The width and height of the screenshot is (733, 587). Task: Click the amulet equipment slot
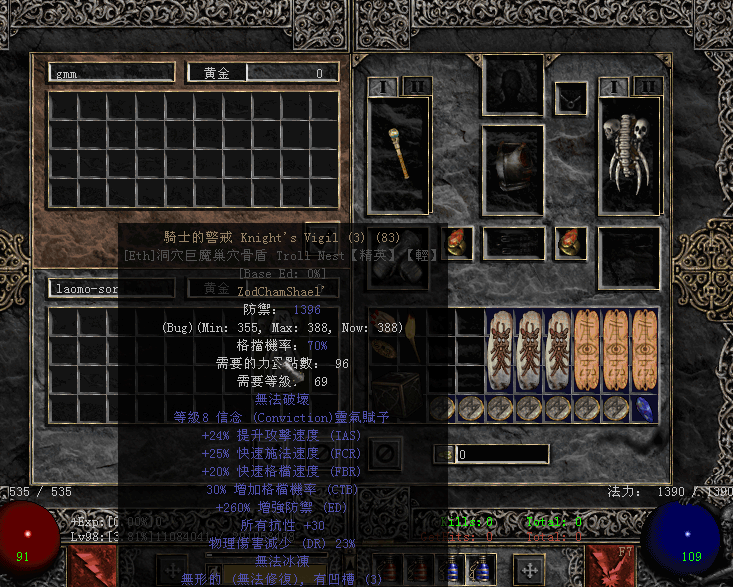pyautogui.click(x=571, y=97)
